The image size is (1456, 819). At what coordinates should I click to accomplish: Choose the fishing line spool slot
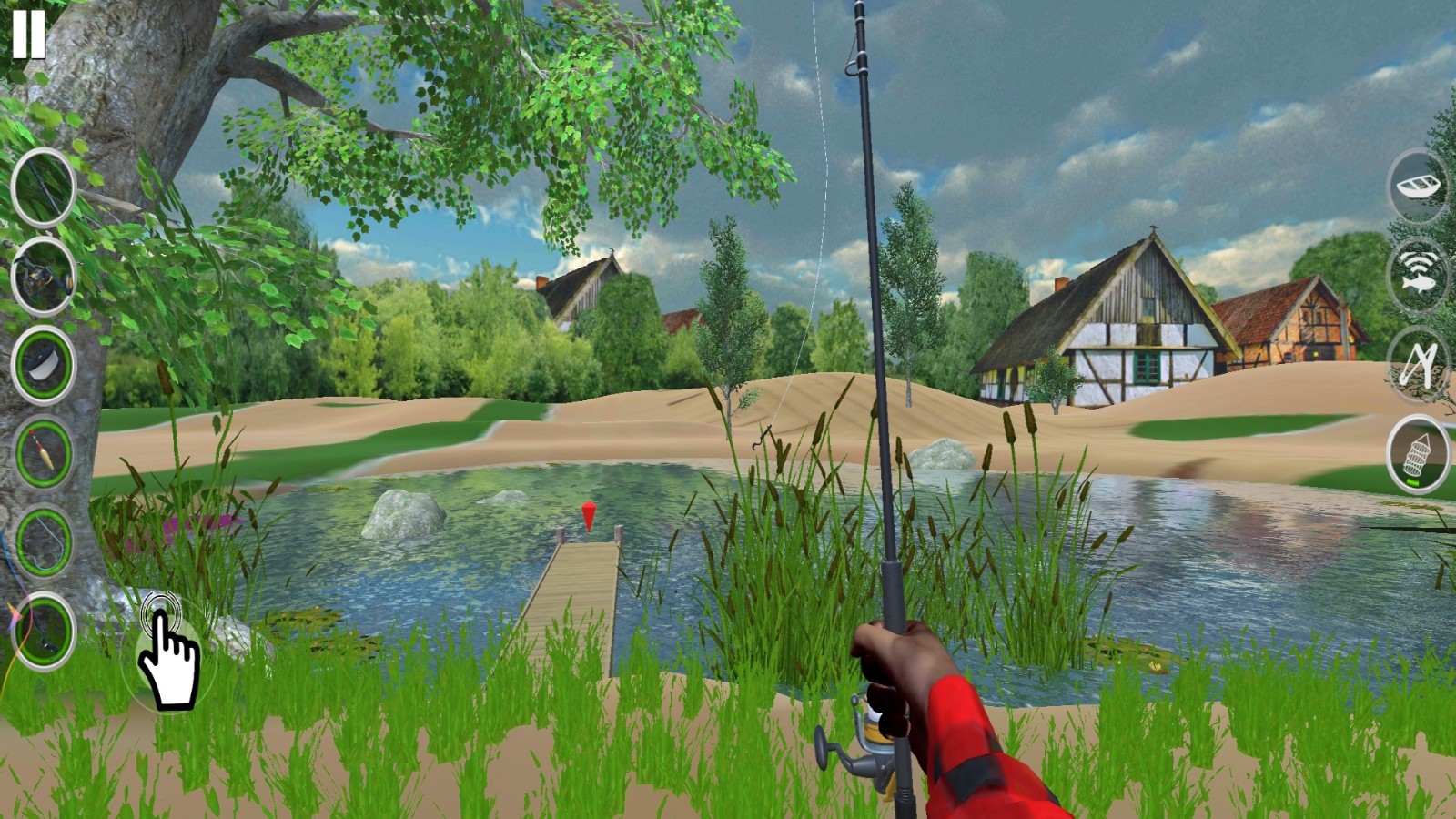pos(43,365)
